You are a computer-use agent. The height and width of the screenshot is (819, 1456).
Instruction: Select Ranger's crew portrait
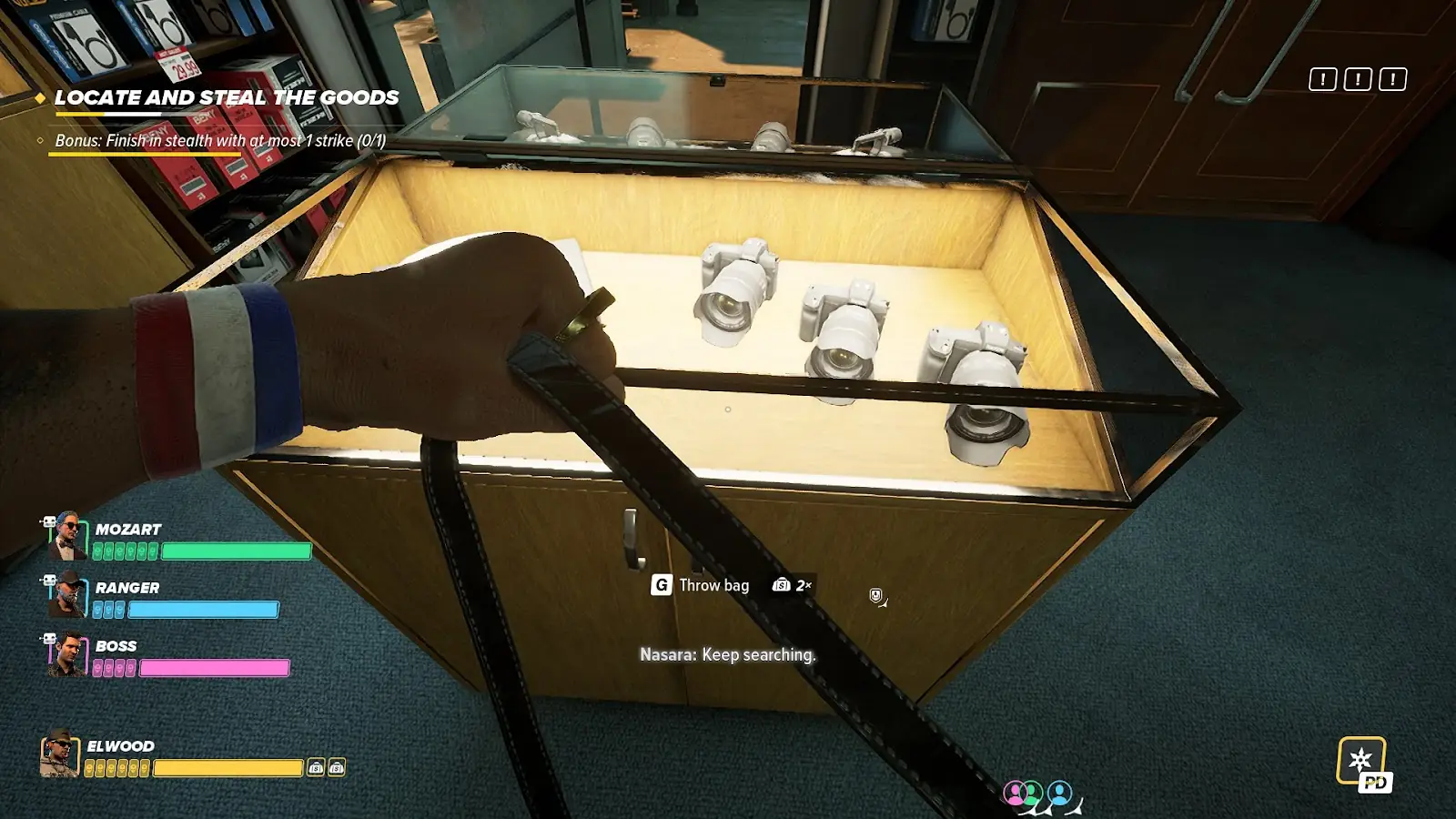(66, 594)
